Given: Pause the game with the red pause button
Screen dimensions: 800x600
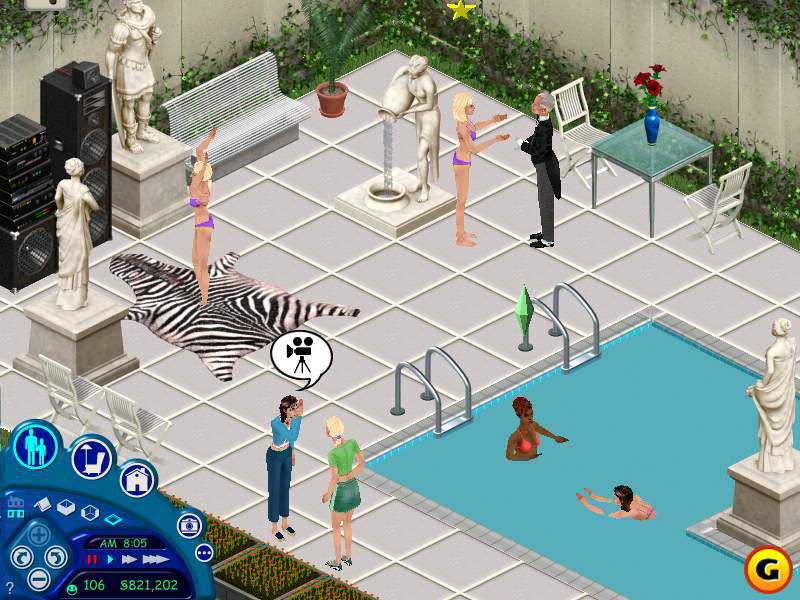Looking at the screenshot, I should [x=93, y=559].
